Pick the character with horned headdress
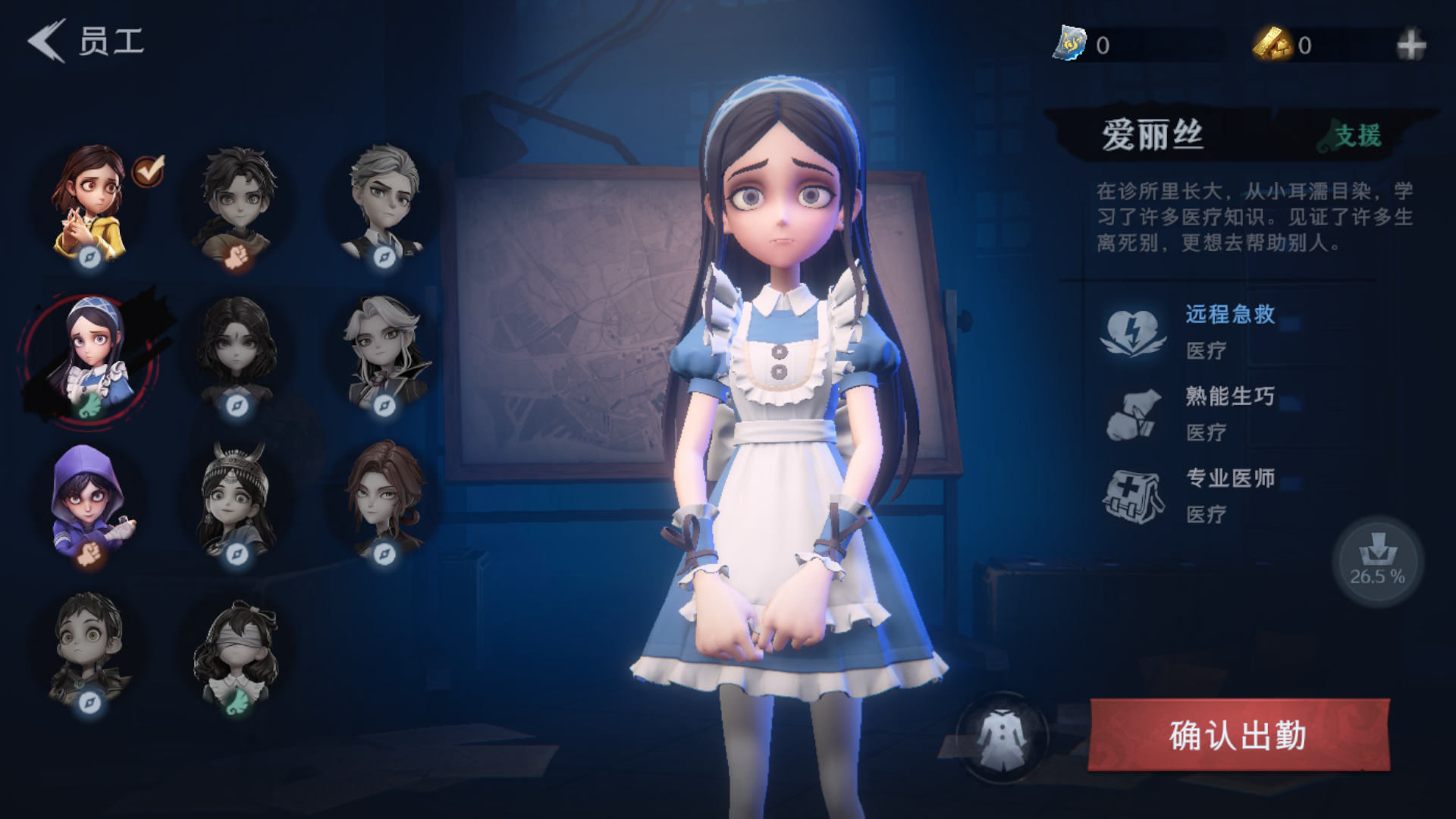 click(x=237, y=500)
